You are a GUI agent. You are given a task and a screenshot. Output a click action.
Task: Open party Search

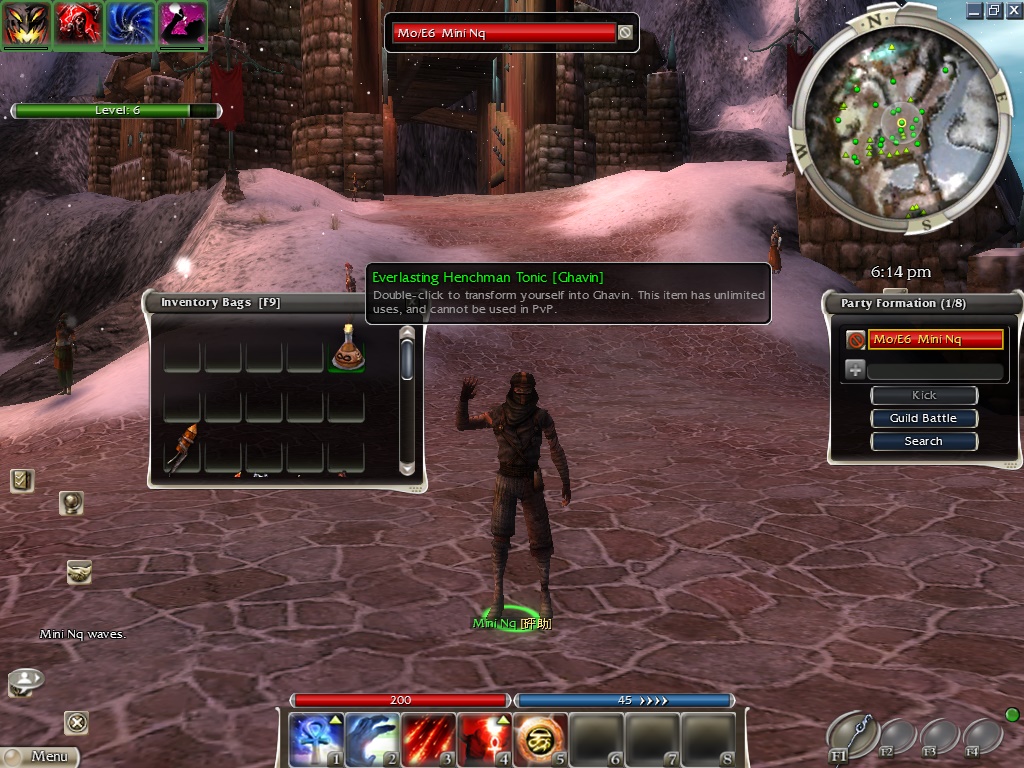[x=923, y=441]
